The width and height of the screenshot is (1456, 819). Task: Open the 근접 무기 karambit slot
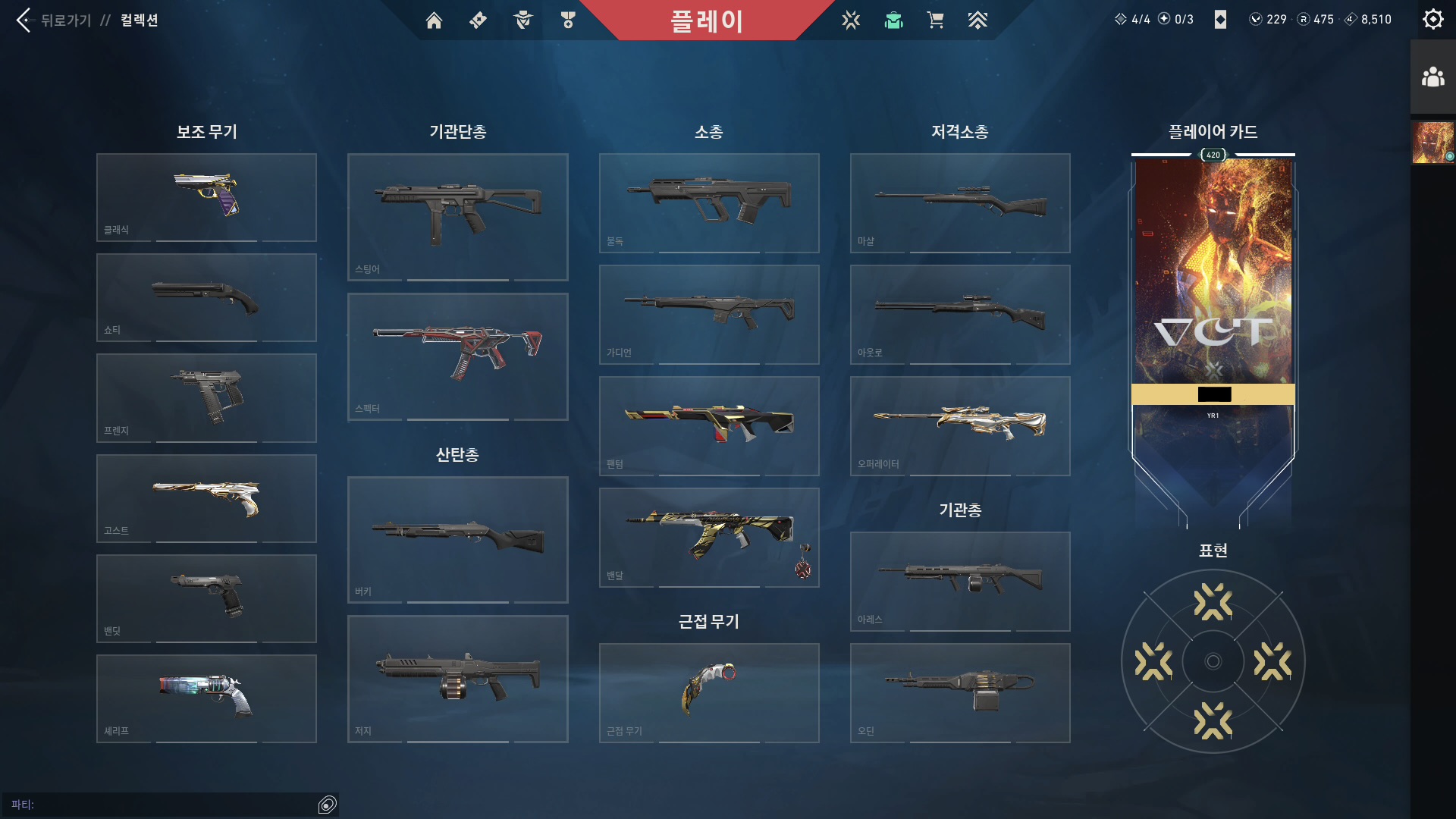[709, 692]
